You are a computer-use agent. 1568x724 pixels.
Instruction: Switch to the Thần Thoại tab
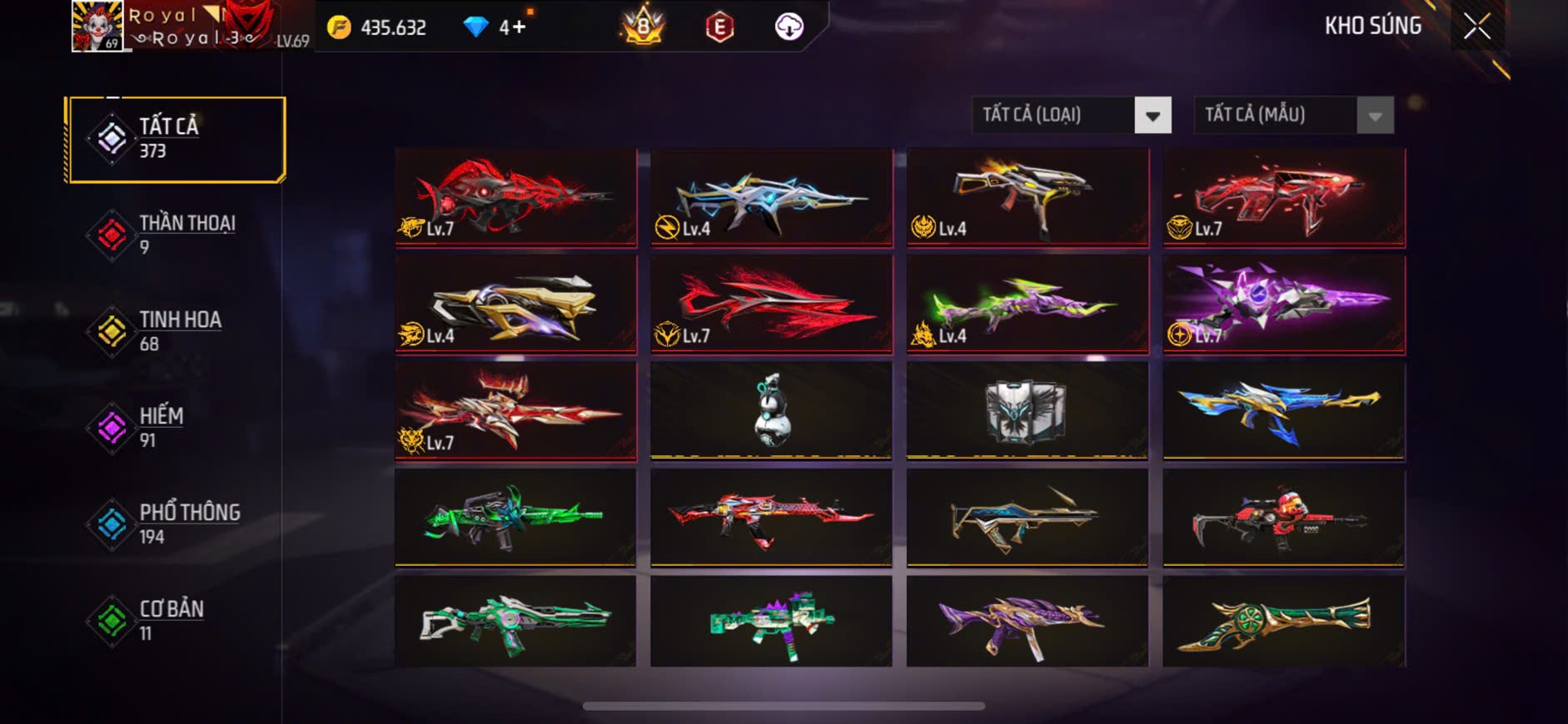[176, 235]
